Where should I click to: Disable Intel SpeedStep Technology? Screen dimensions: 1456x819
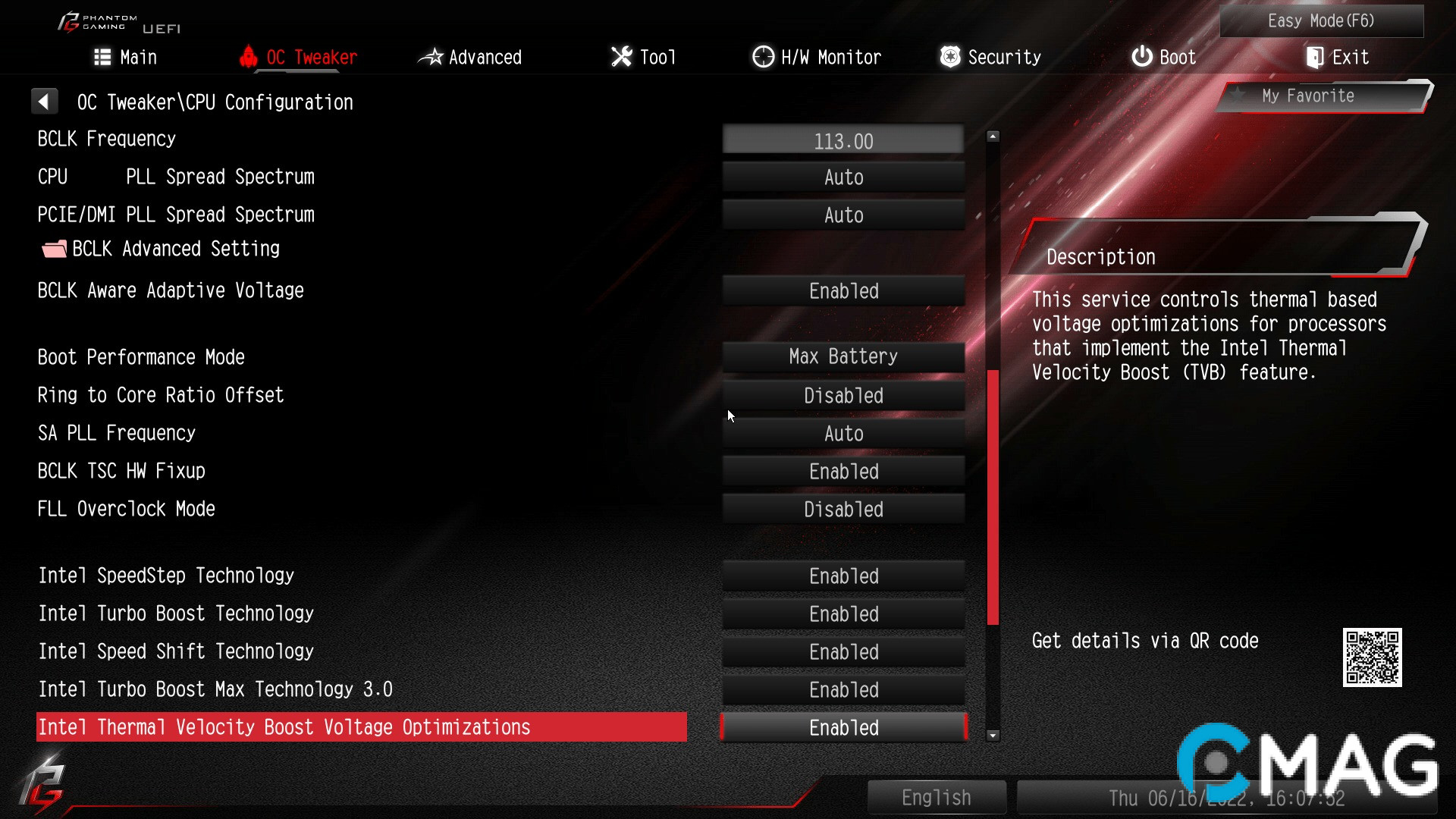point(843,576)
